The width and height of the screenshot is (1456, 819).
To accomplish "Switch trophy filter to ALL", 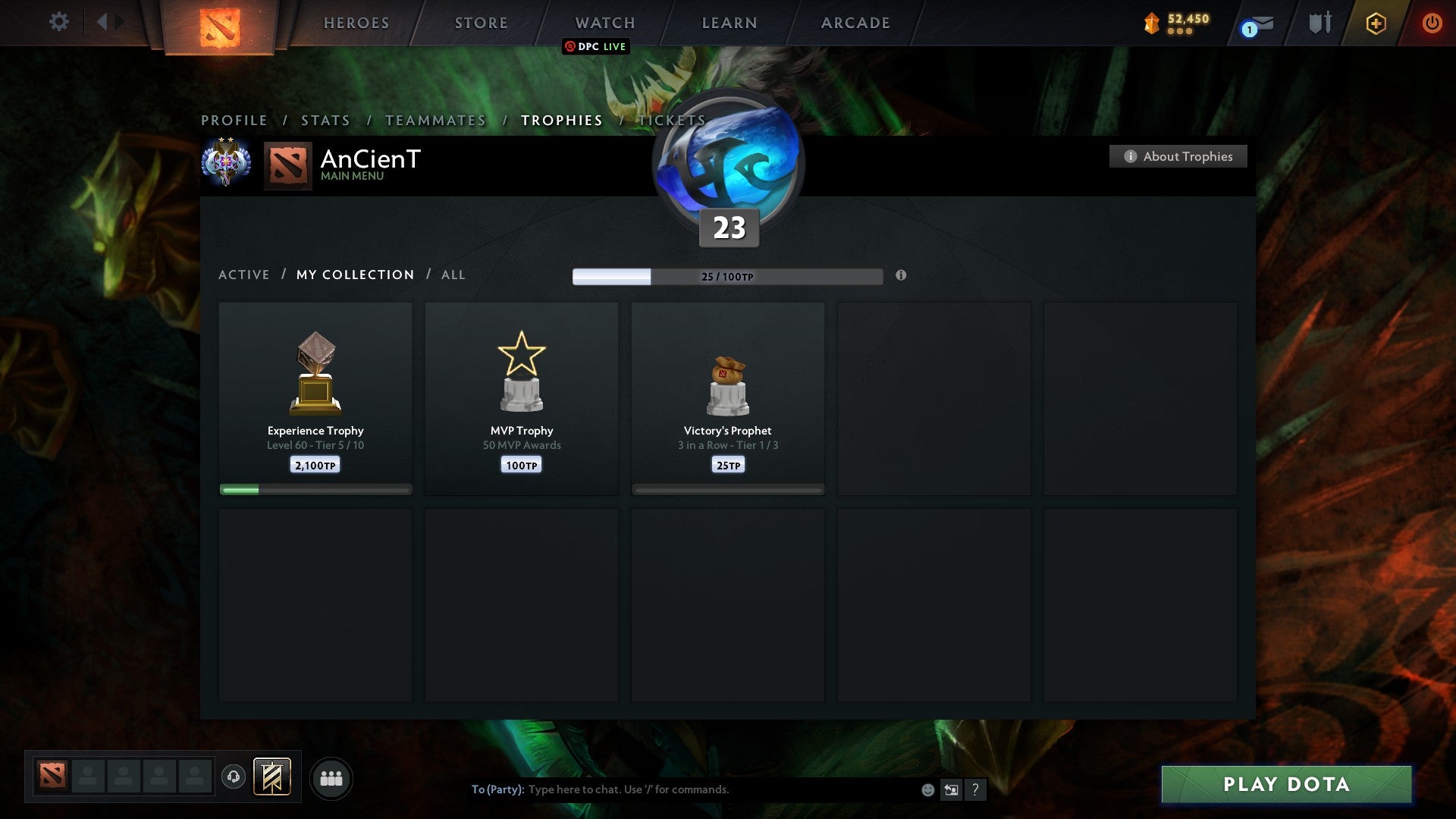I will pyautogui.click(x=453, y=275).
